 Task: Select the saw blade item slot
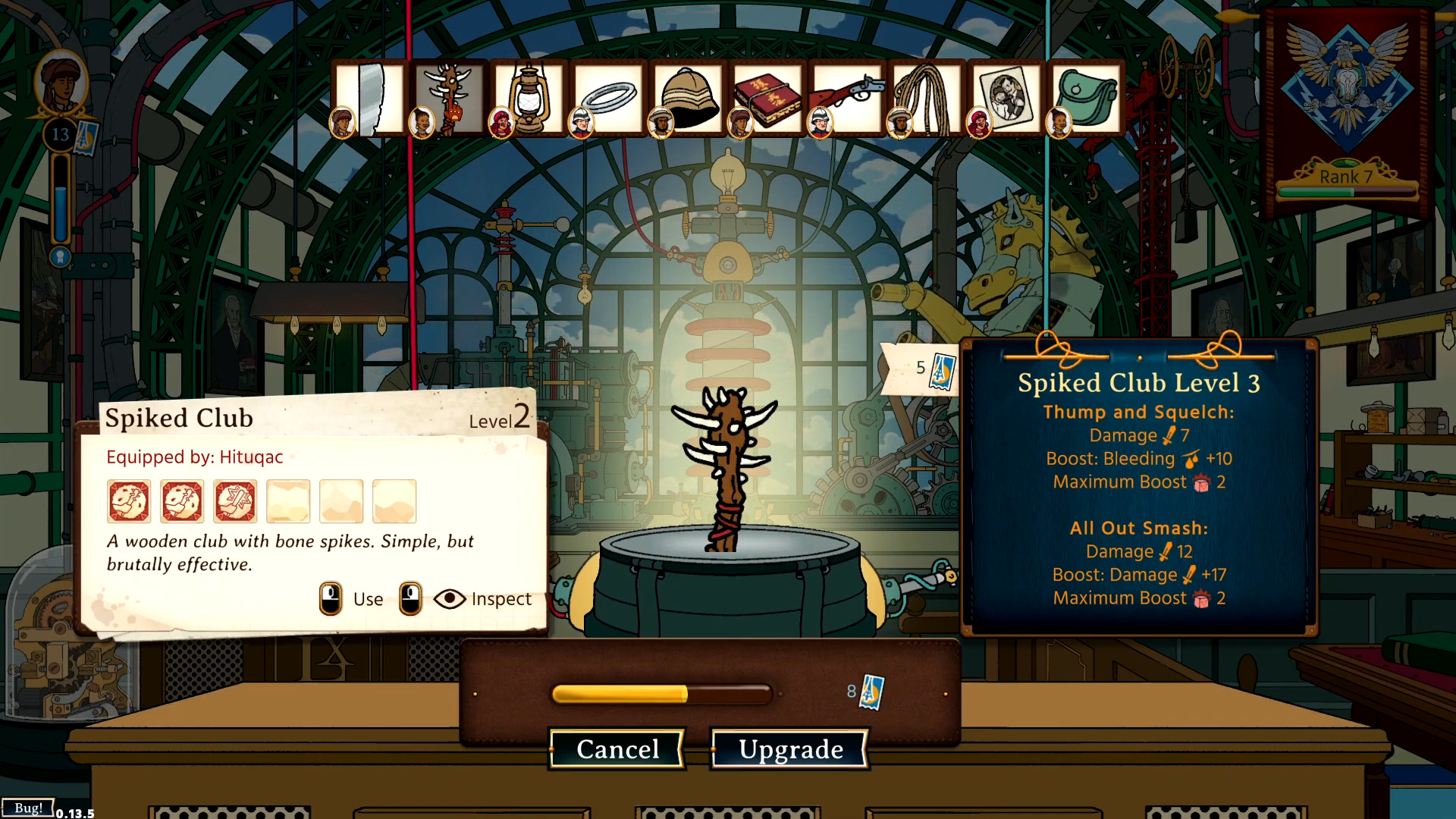click(x=371, y=99)
